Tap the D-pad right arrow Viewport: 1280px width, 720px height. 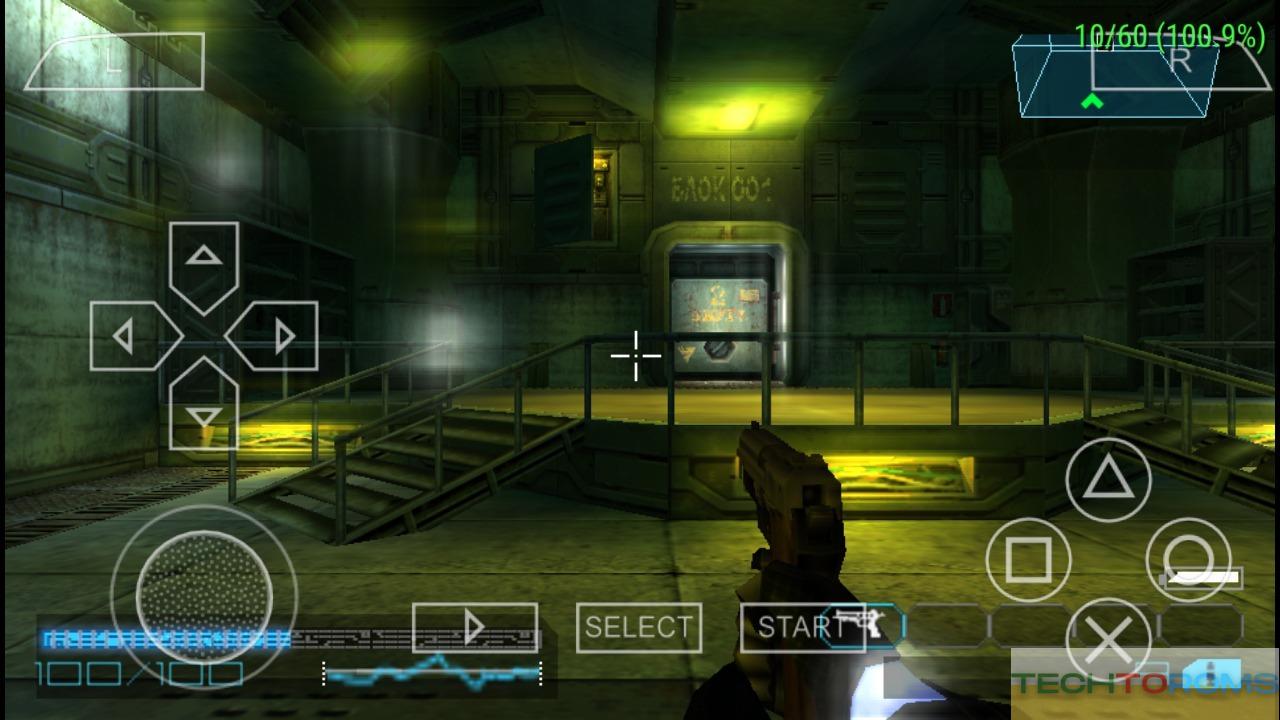(278, 336)
